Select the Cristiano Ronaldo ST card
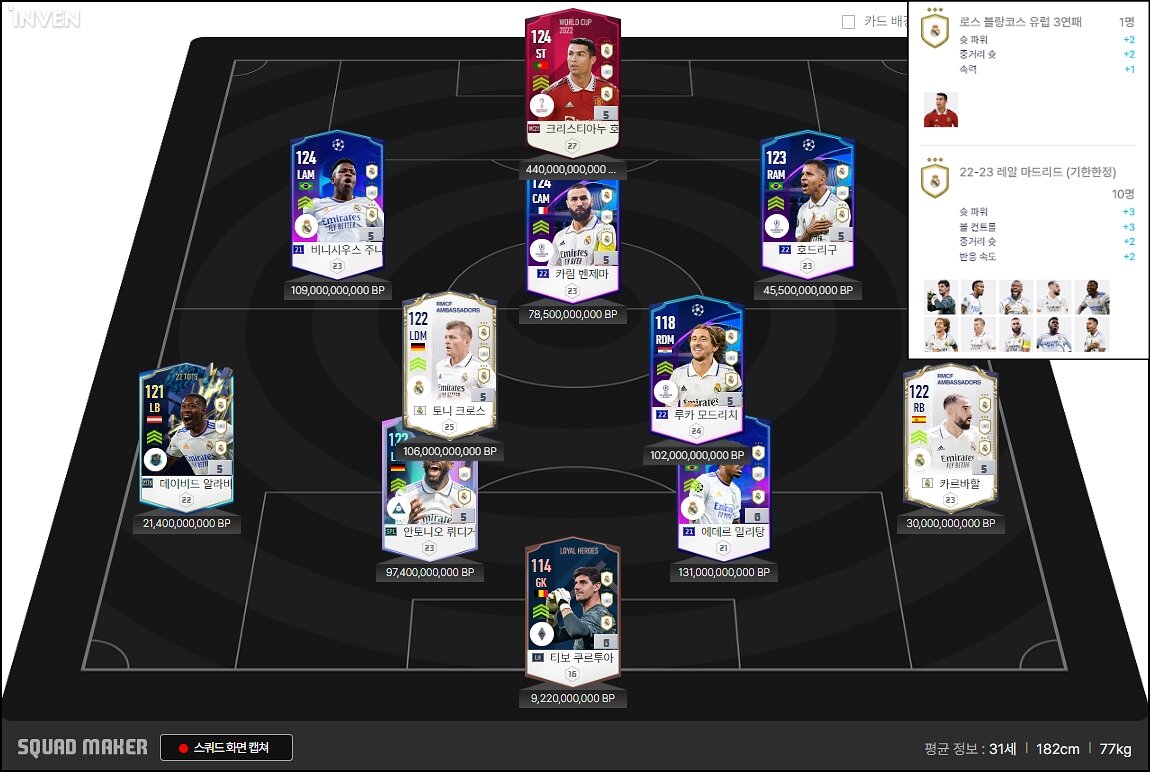The image size is (1150, 772). coord(572,80)
